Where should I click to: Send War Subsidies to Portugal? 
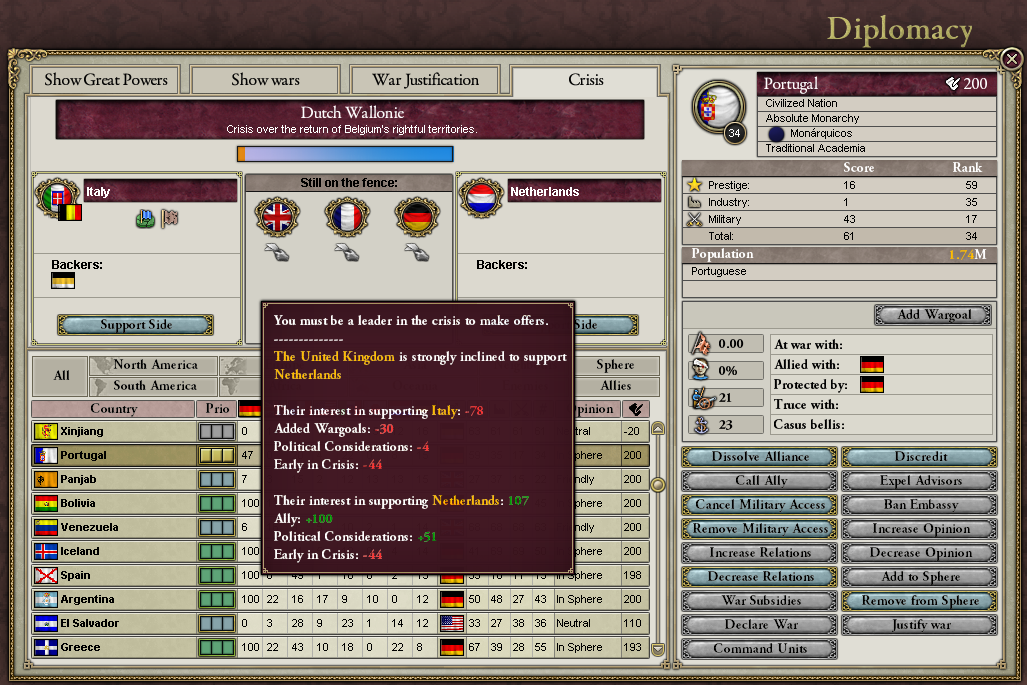coord(760,601)
